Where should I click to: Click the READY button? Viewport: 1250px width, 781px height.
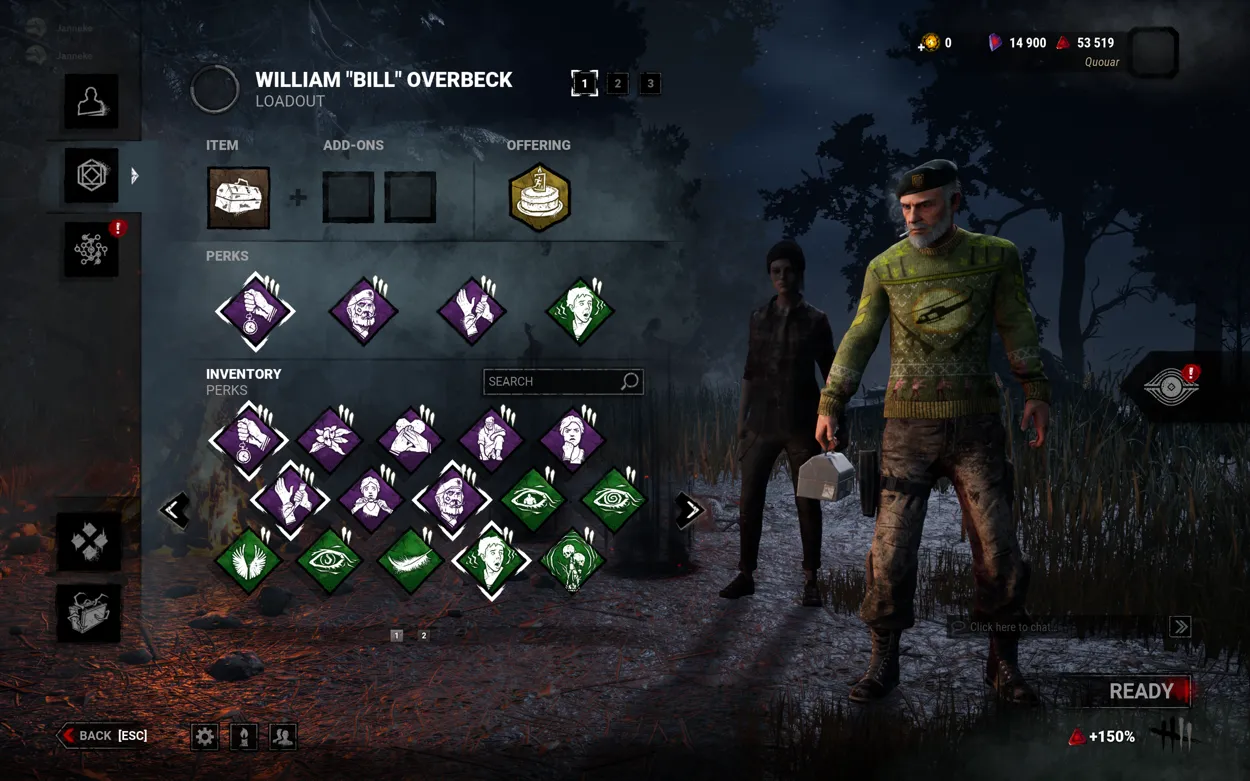(1140, 691)
